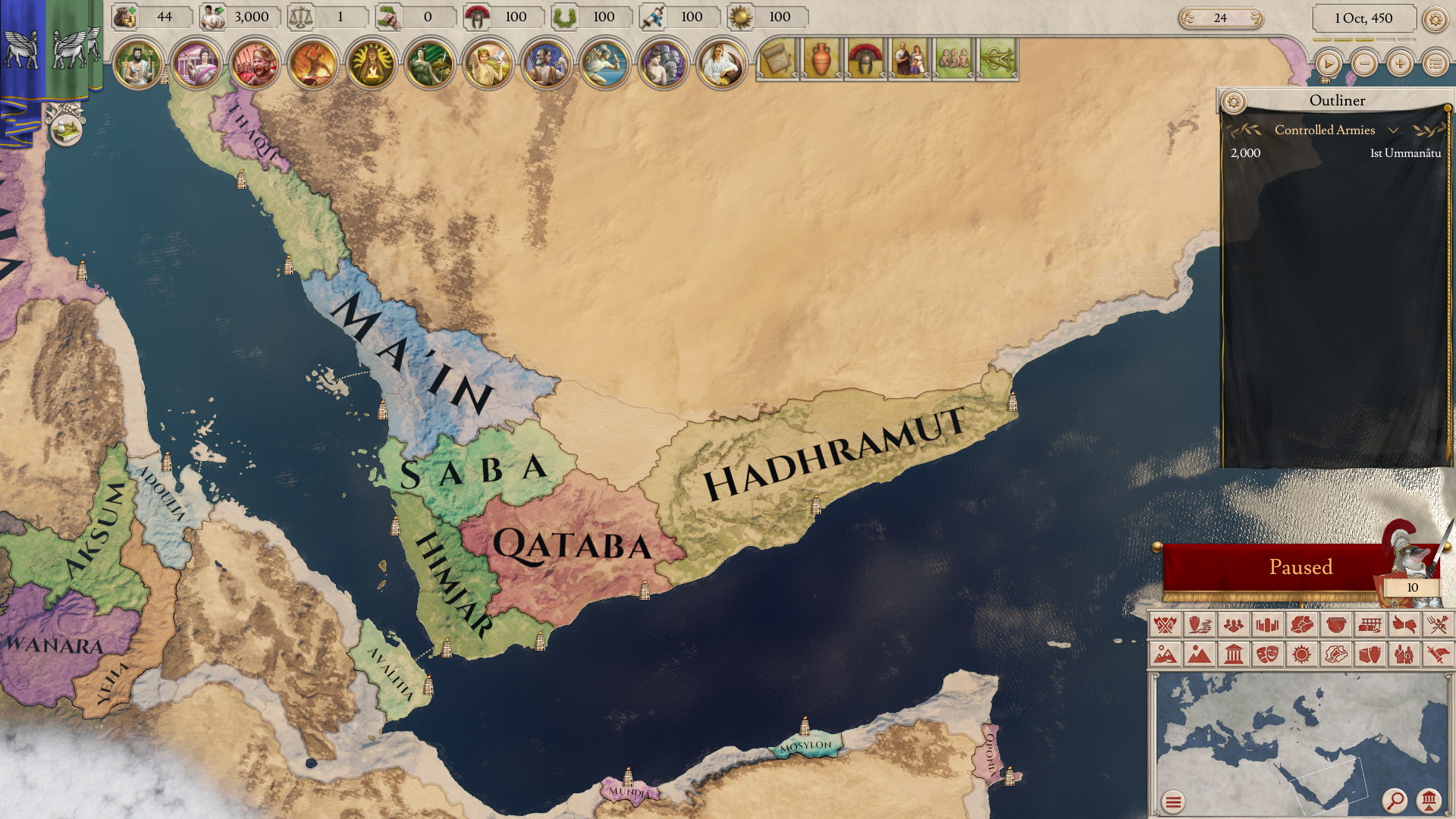Expand the Controlled Armies dropdown
This screenshot has width=1456, height=819.
(x=1394, y=130)
